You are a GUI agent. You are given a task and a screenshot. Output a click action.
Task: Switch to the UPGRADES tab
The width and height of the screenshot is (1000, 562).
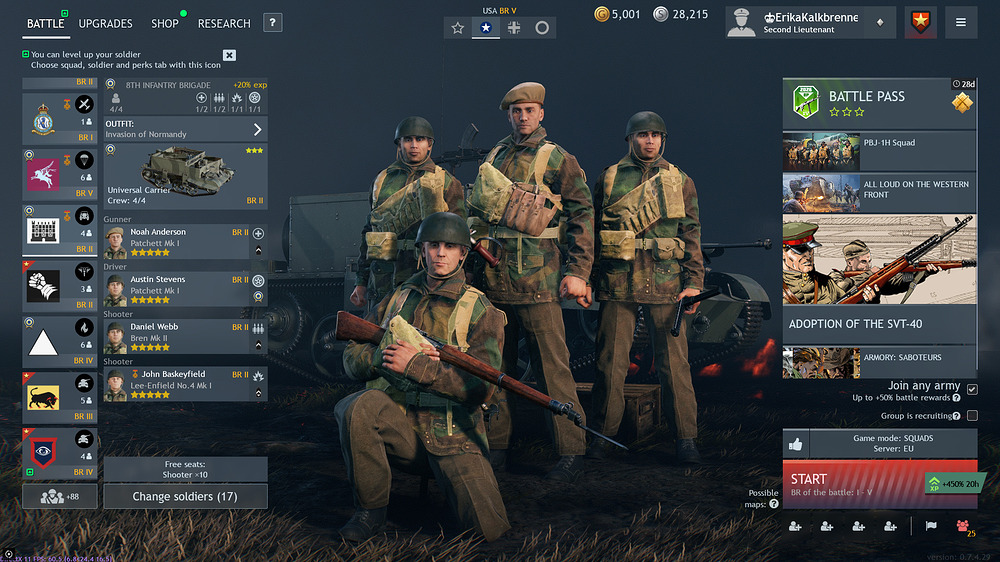(x=105, y=23)
